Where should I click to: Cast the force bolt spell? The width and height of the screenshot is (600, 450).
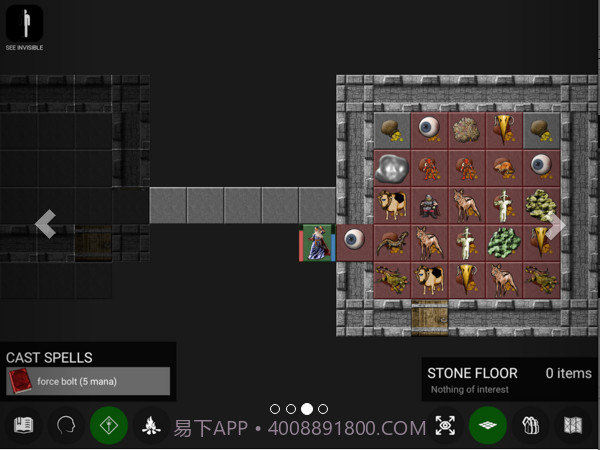[88, 381]
